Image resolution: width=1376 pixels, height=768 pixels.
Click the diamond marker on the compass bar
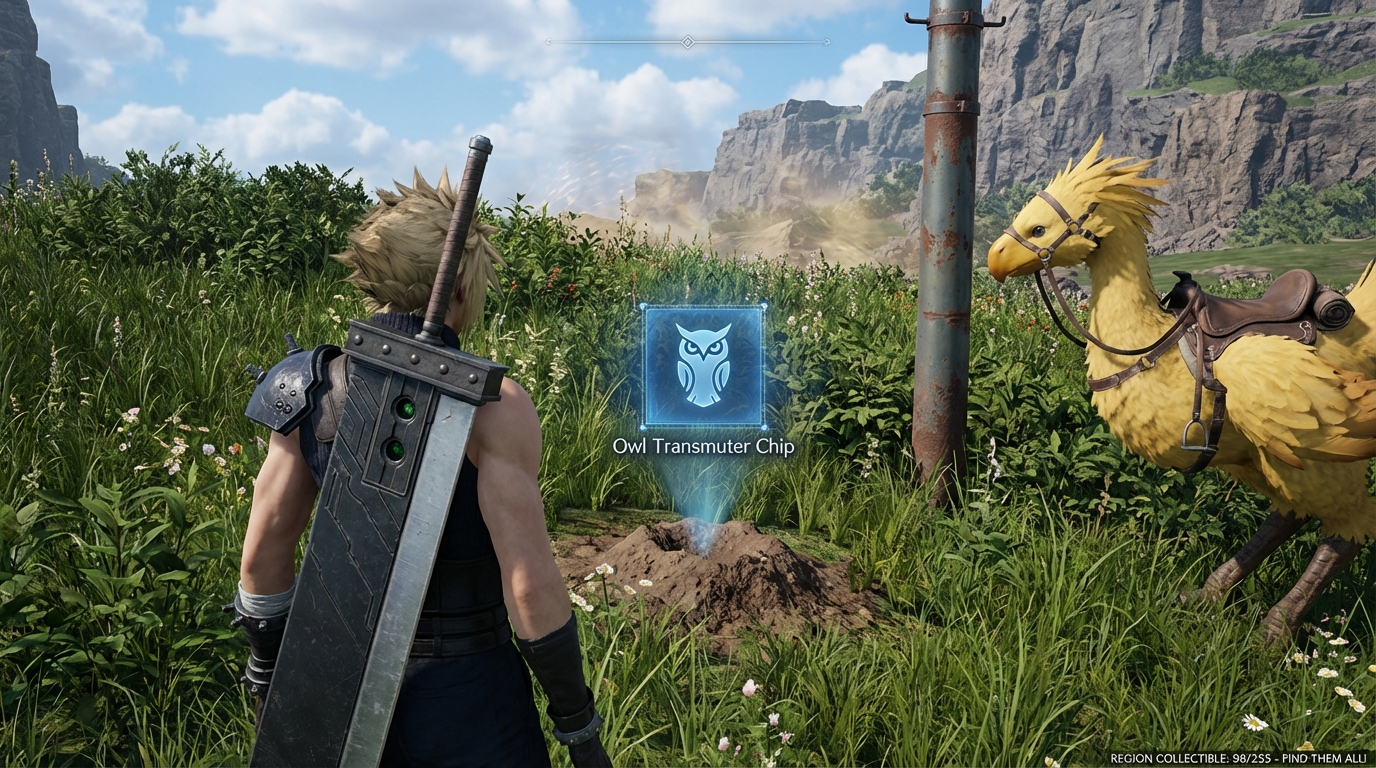pos(686,42)
